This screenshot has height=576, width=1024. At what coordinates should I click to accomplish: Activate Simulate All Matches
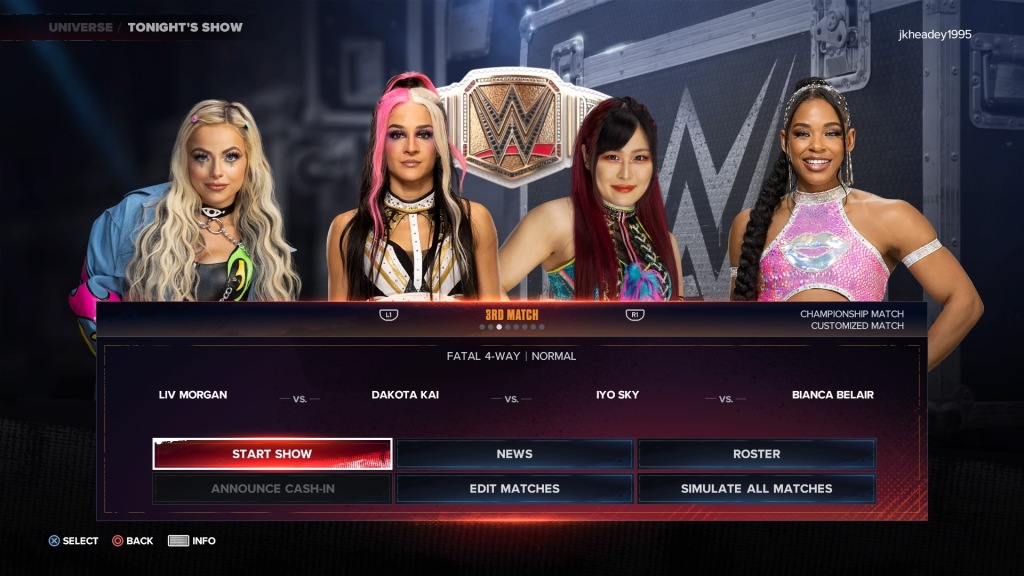tap(756, 489)
